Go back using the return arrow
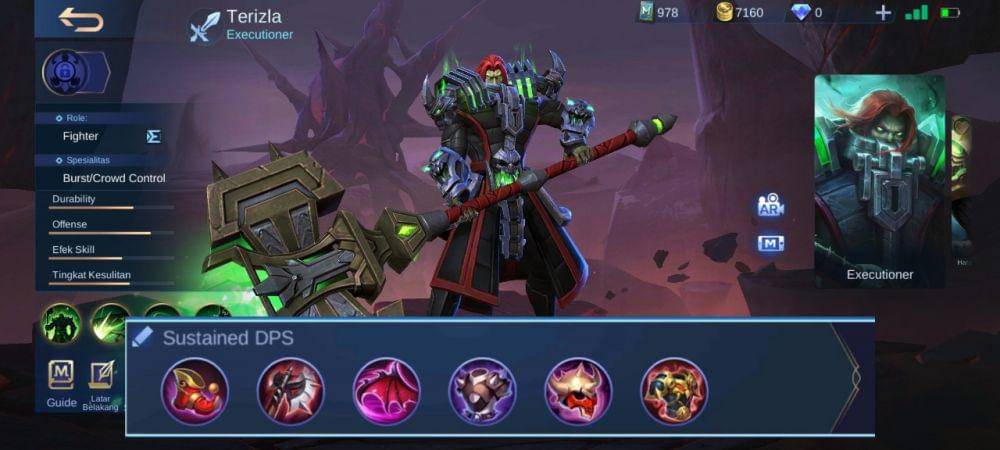1000x450 pixels. click(80, 20)
